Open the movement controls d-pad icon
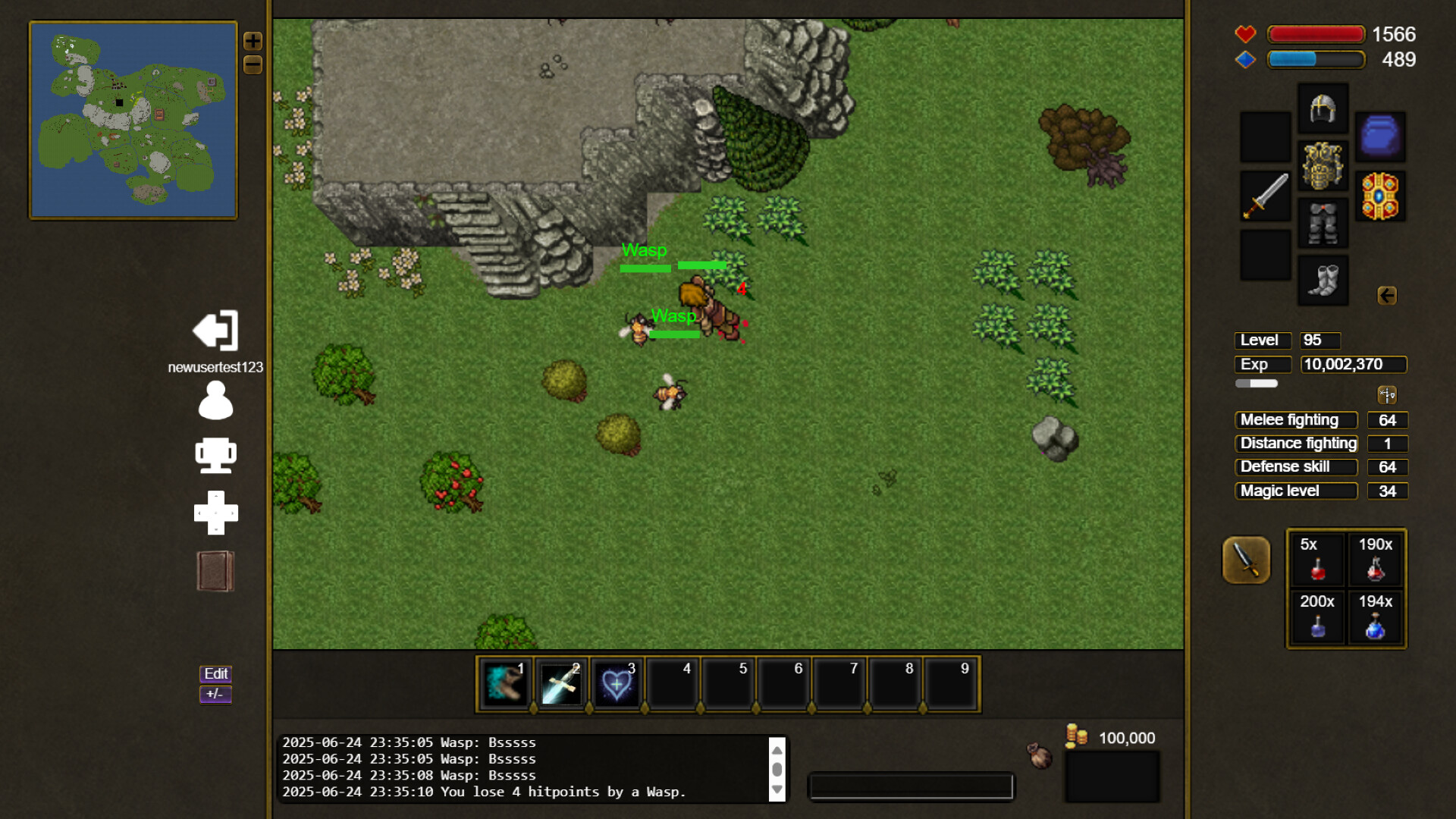Screen dimensions: 1456x819 (x=215, y=513)
